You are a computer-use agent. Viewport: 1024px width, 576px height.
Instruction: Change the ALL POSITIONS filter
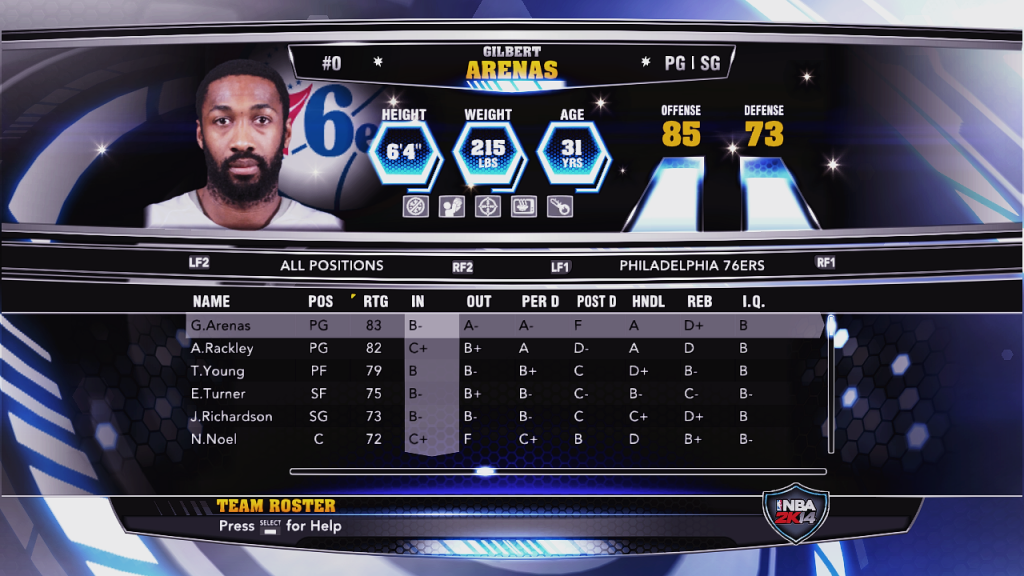pos(331,266)
